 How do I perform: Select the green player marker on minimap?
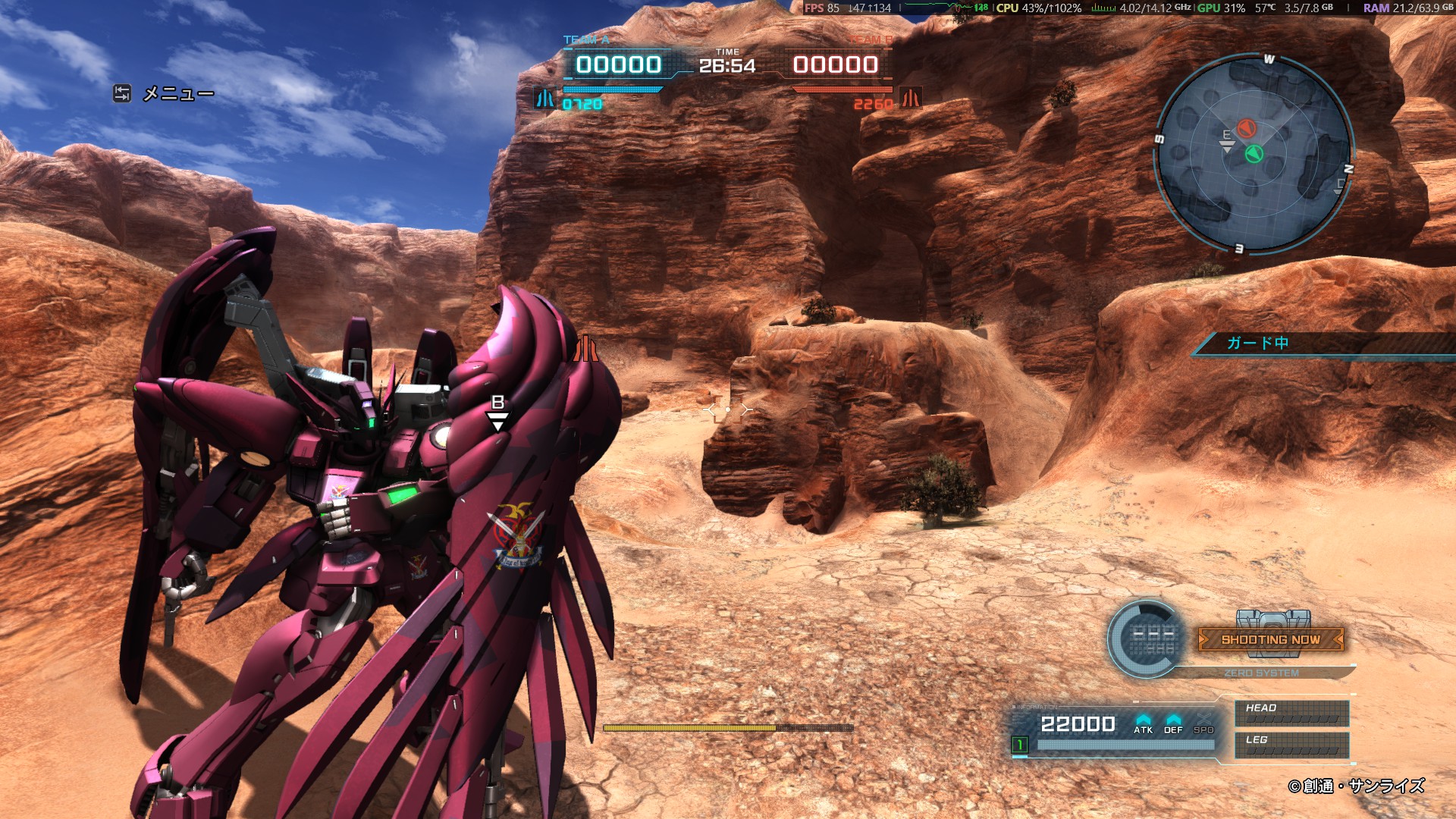pyautogui.click(x=1254, y=154)
